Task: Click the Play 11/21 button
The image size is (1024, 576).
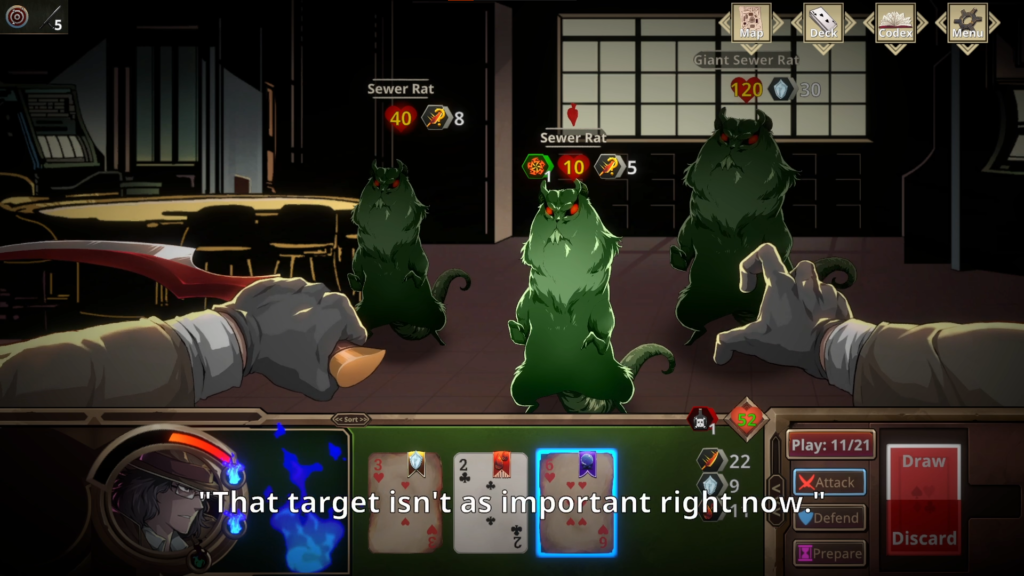Action: (830, 445)
